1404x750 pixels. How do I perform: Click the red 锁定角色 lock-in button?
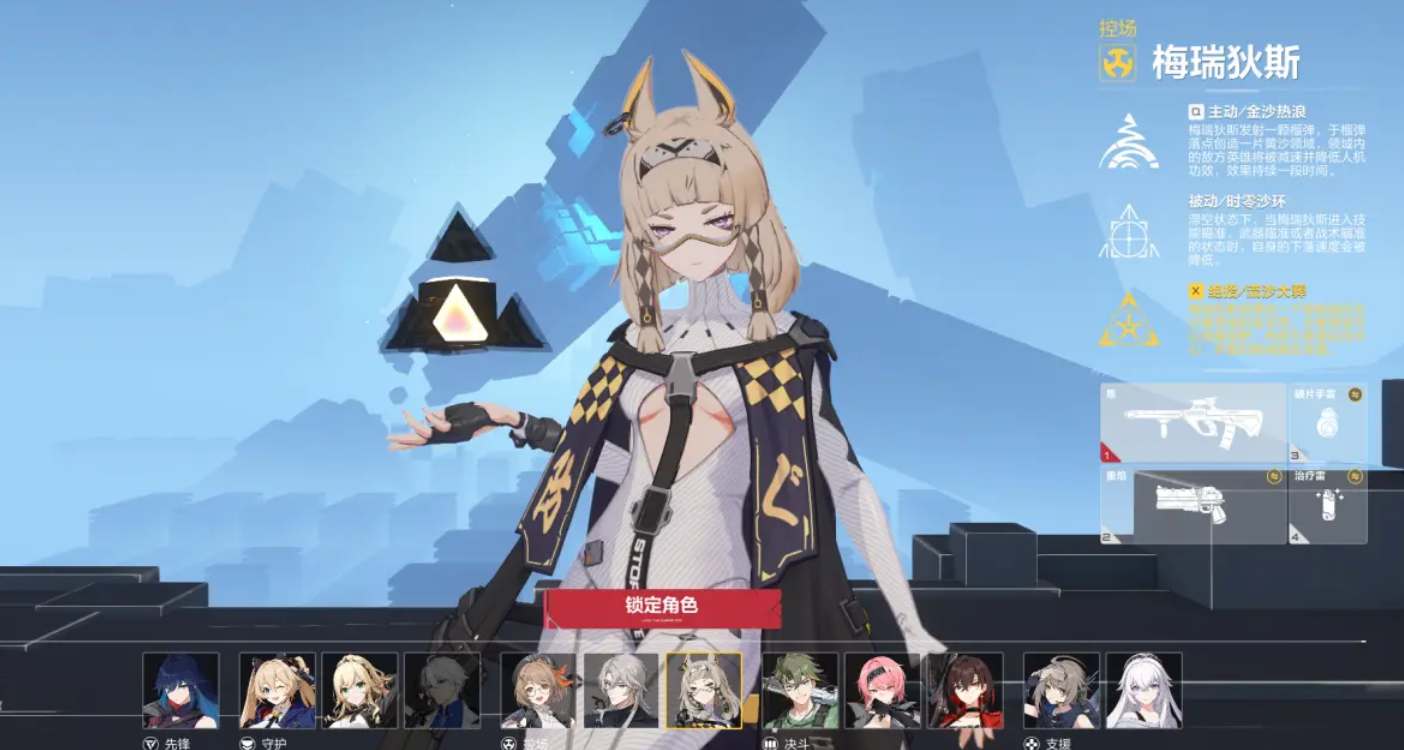(661, 608)
